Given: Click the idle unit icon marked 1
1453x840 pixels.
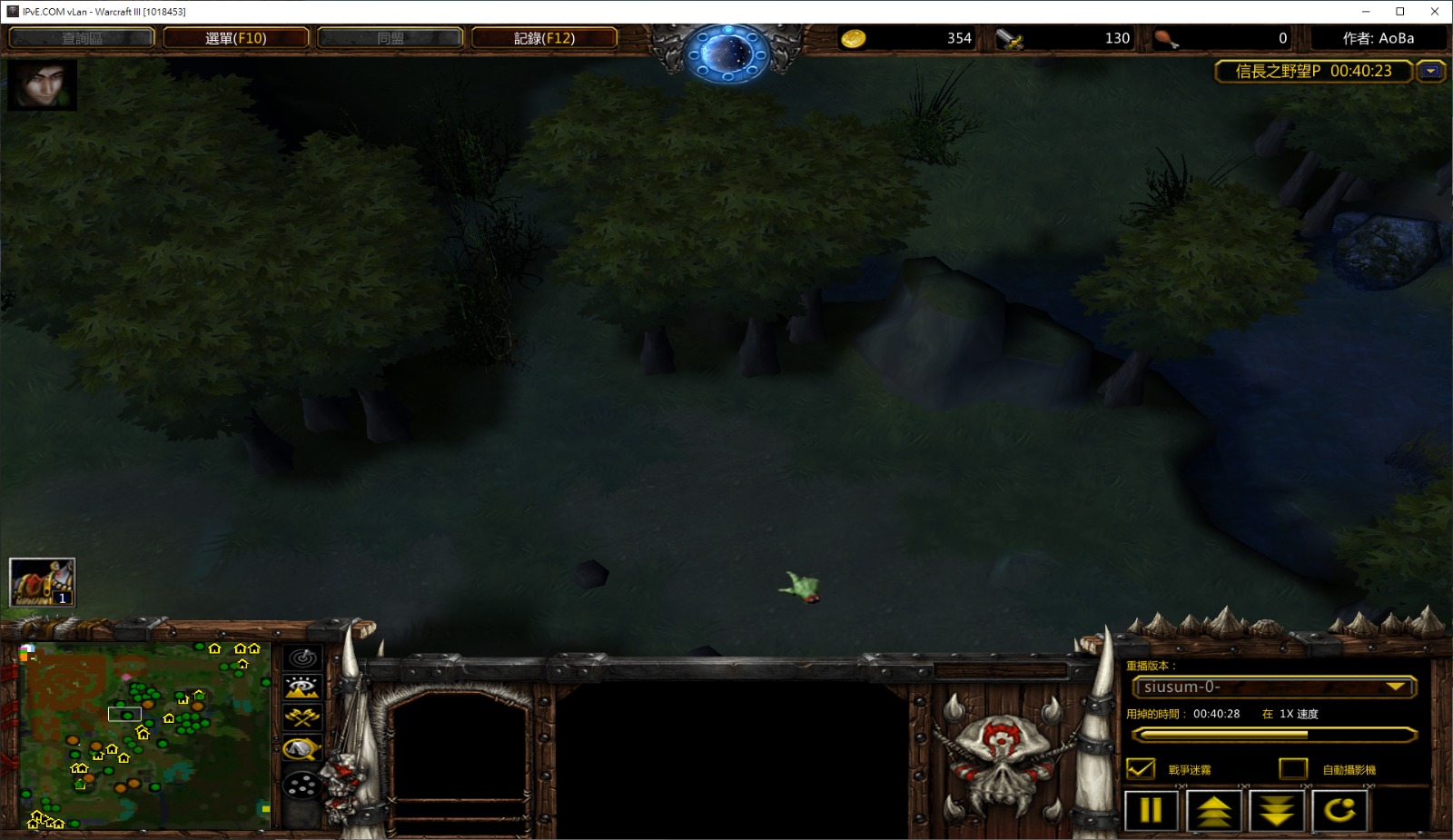Looking at the screenshot, I should 42,582.
